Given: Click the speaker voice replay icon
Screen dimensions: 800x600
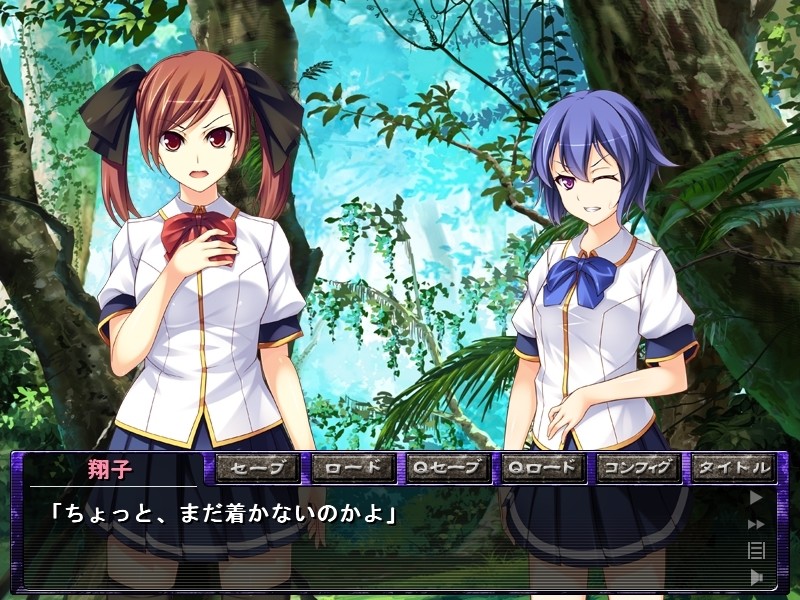Looking at the screenshot, I should 756,576.
